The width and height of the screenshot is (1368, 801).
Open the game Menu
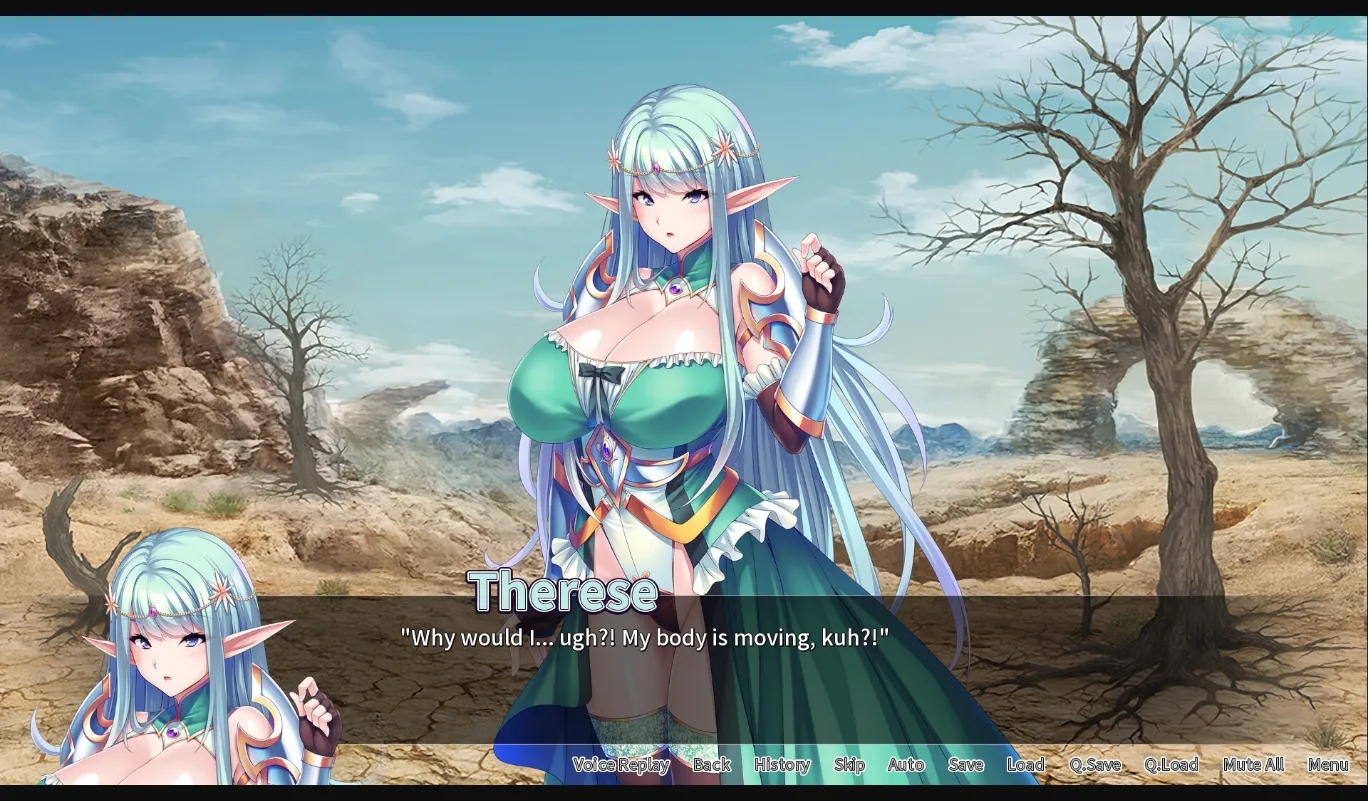tap(1330, 765)
